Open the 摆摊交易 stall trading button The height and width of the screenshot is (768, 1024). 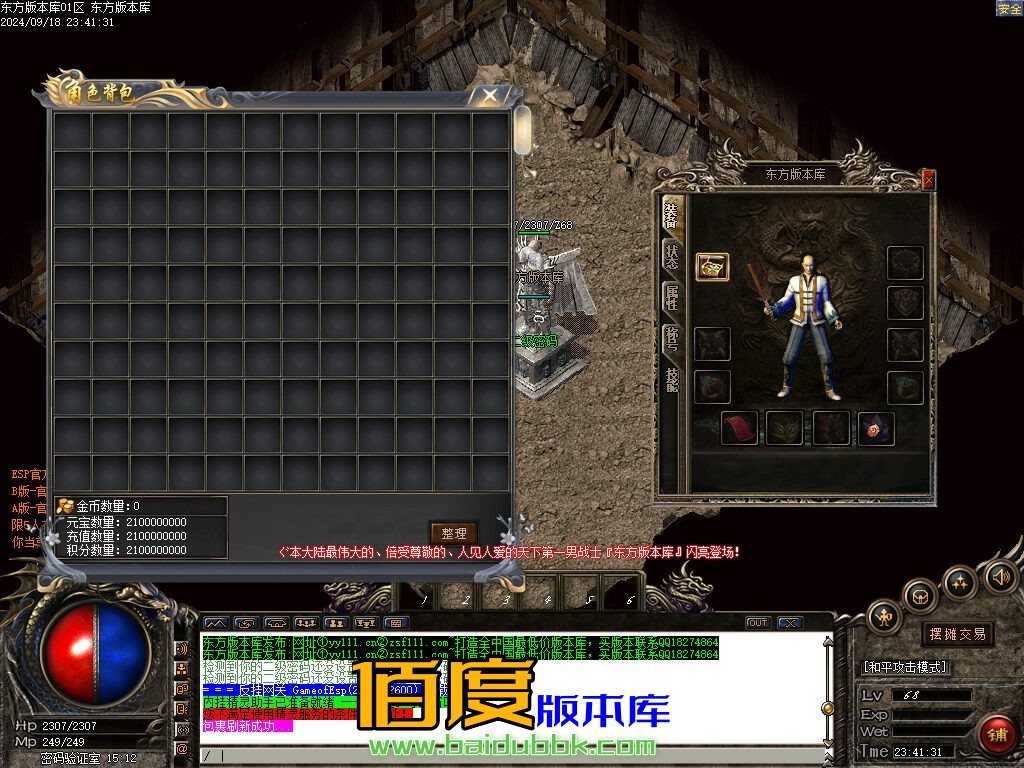tap(957, 633)
